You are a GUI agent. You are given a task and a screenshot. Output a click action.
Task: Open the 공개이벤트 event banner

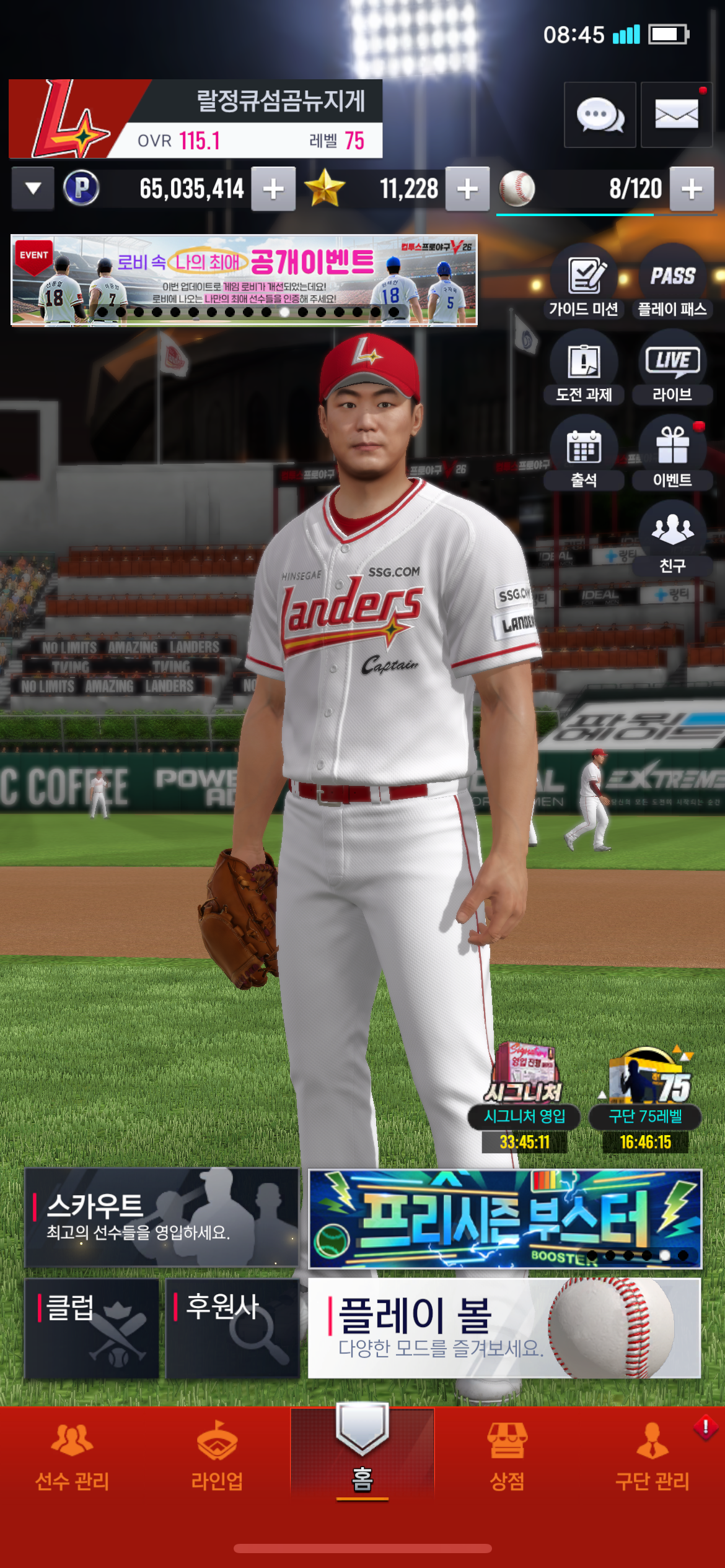pyautogui.click(x=244, y=280)
